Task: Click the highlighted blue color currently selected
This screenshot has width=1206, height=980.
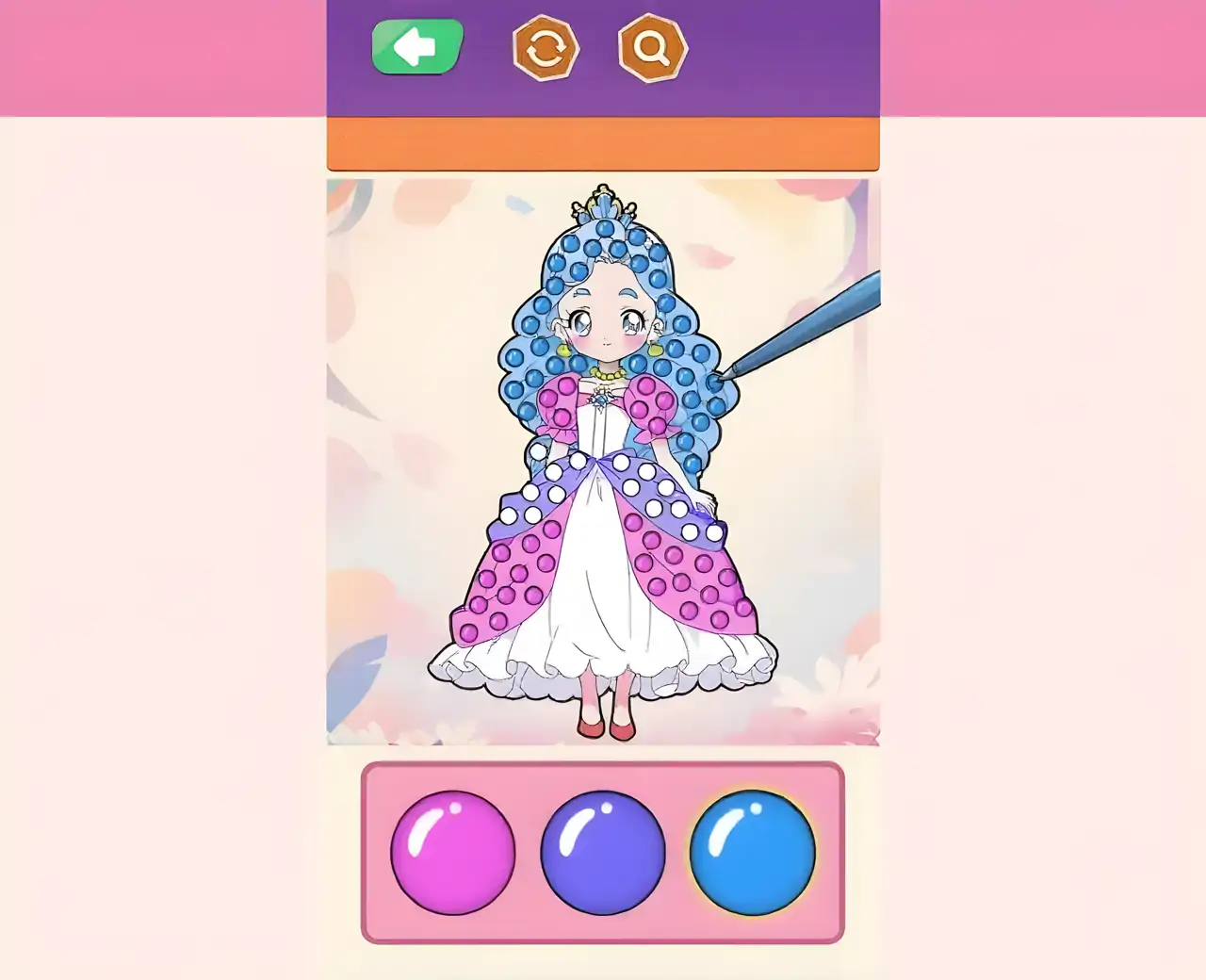Action: [751, 851]
